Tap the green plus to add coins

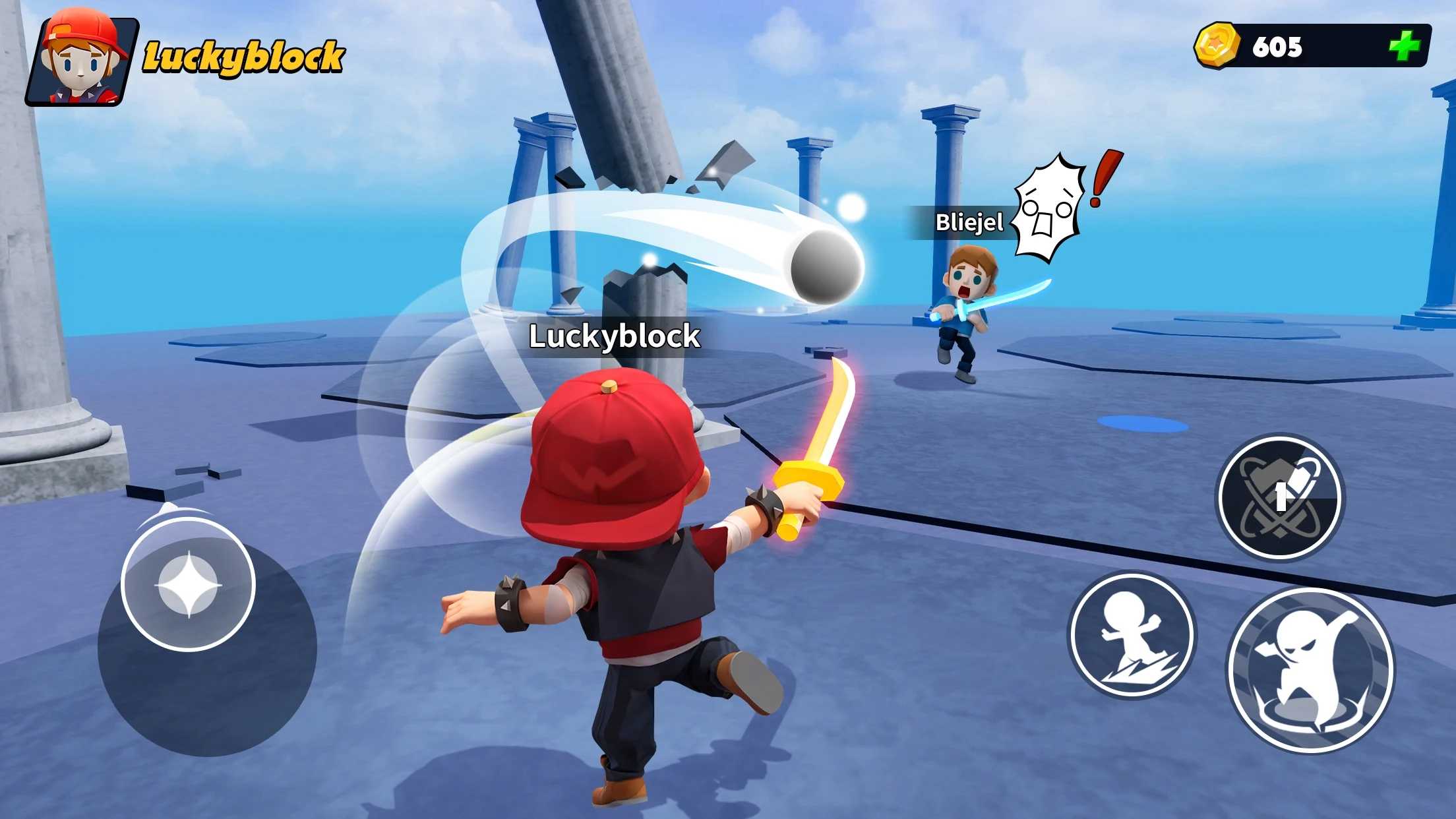pos(1404,46)
